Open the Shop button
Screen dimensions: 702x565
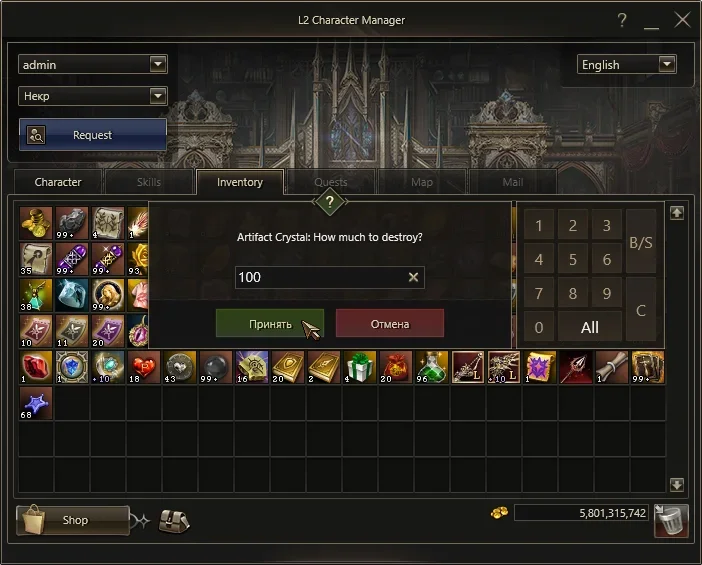click(74, 520)
